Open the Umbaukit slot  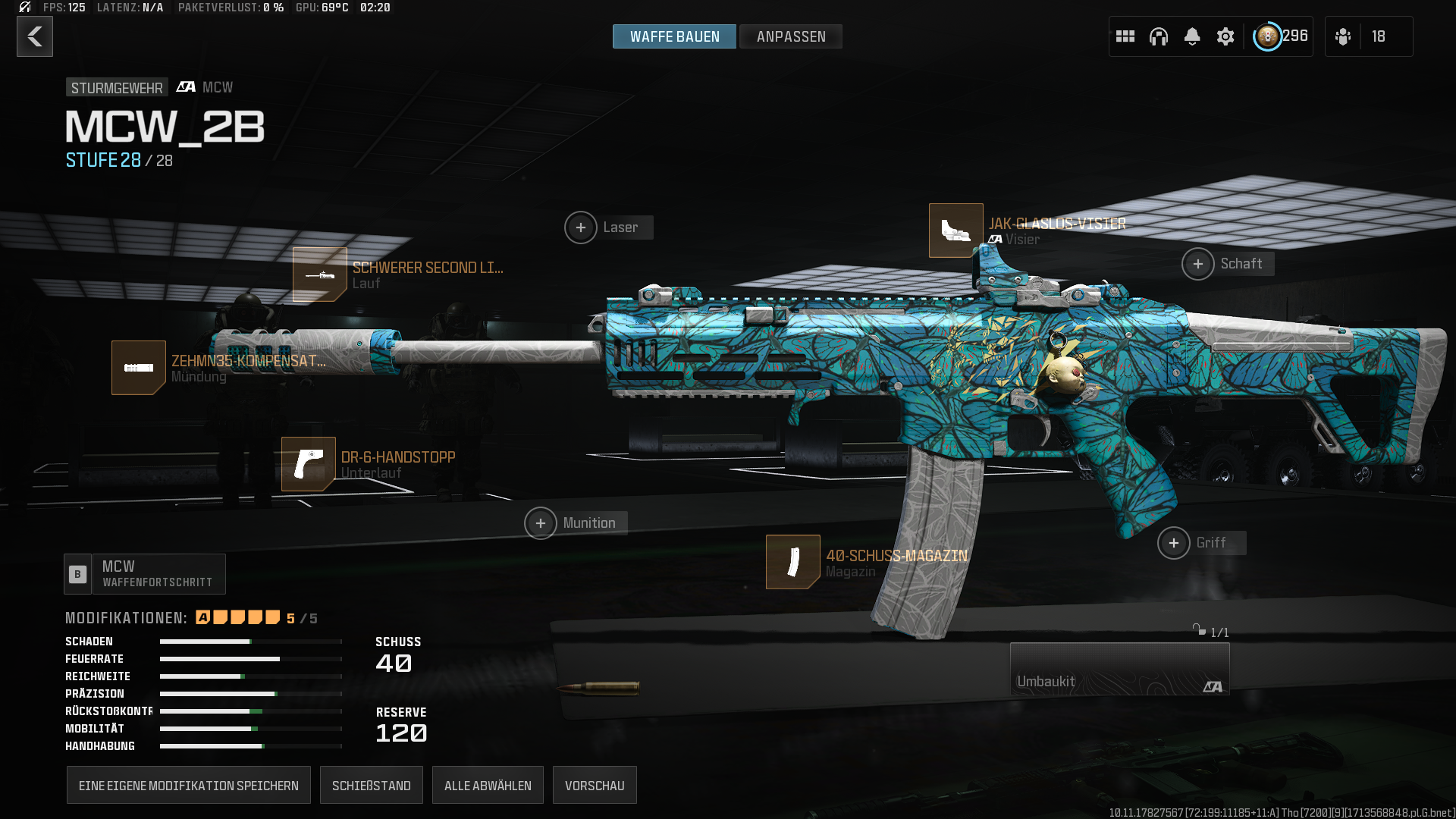point(1119,669)
